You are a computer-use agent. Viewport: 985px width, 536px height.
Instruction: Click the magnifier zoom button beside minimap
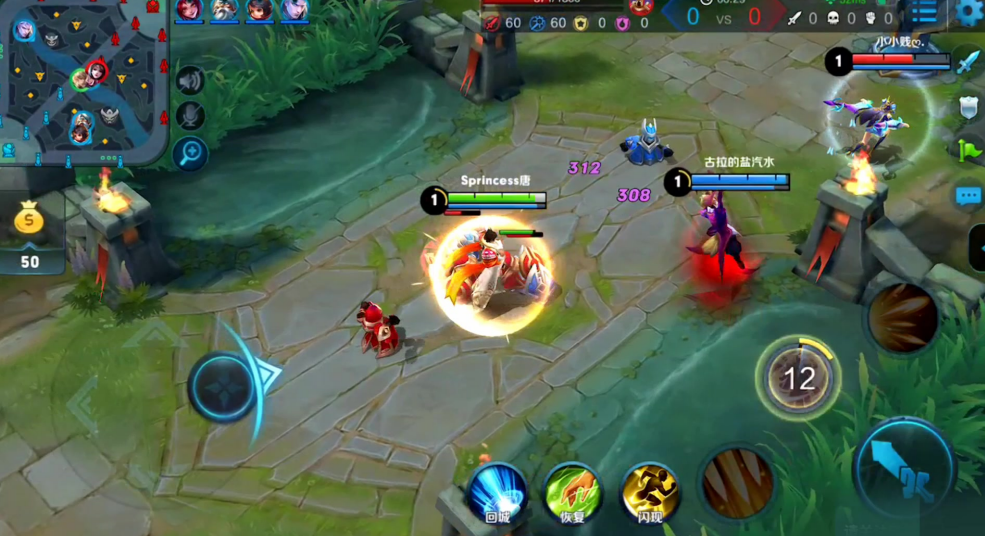pyautogui.click(x=189, y=153)
